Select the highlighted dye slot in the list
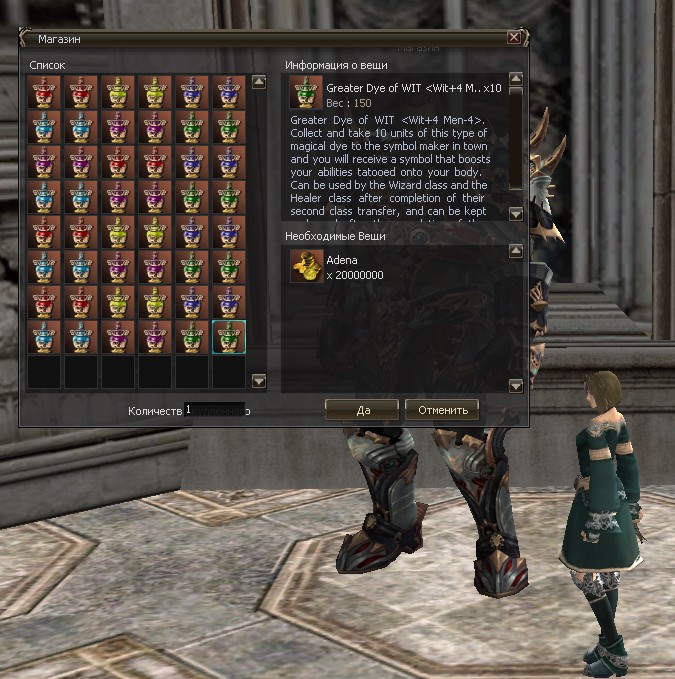675x679 pixels. (x=229, y=337)
